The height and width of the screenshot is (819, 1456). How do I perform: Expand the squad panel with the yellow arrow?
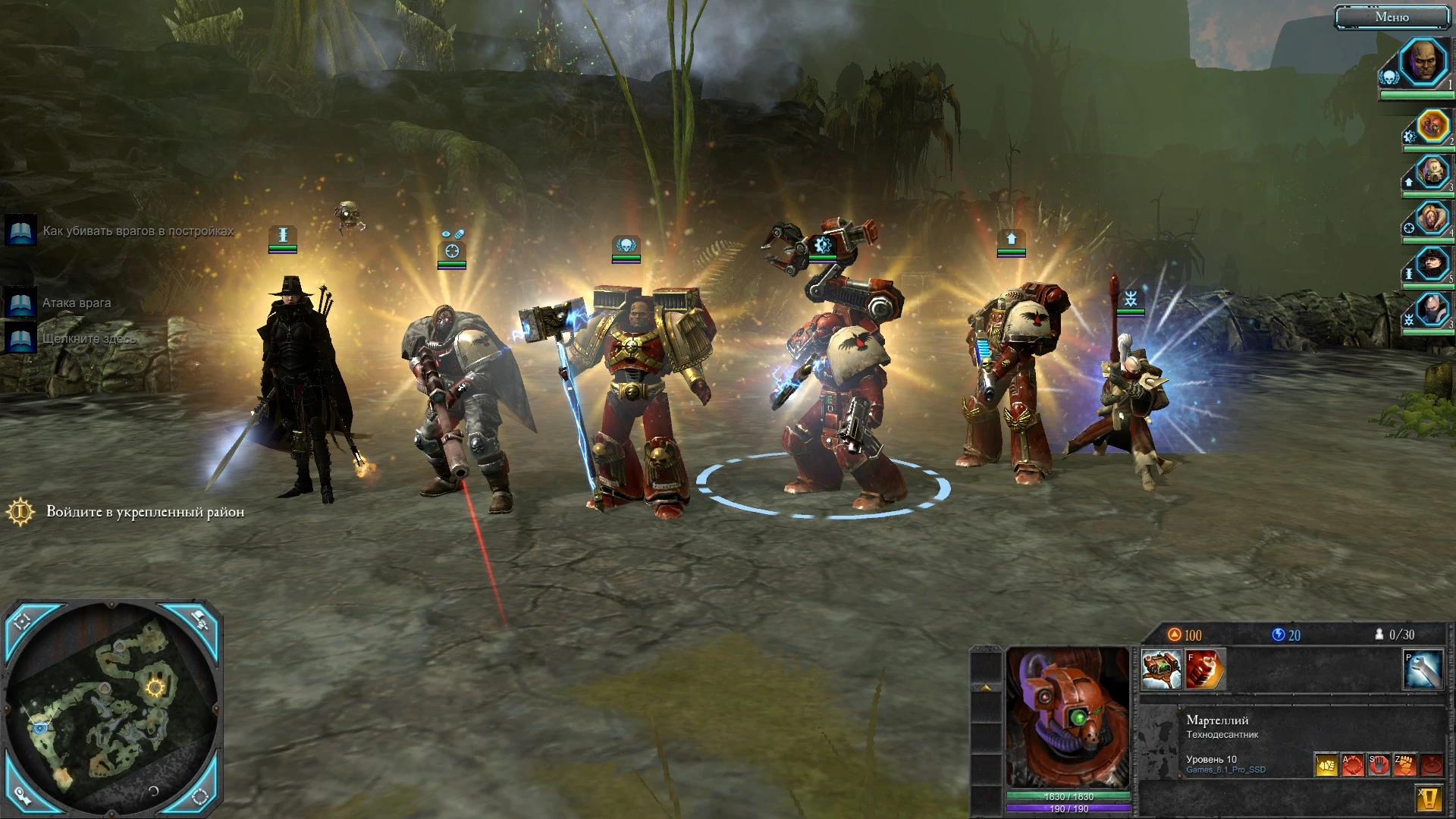tap(985, 687)
